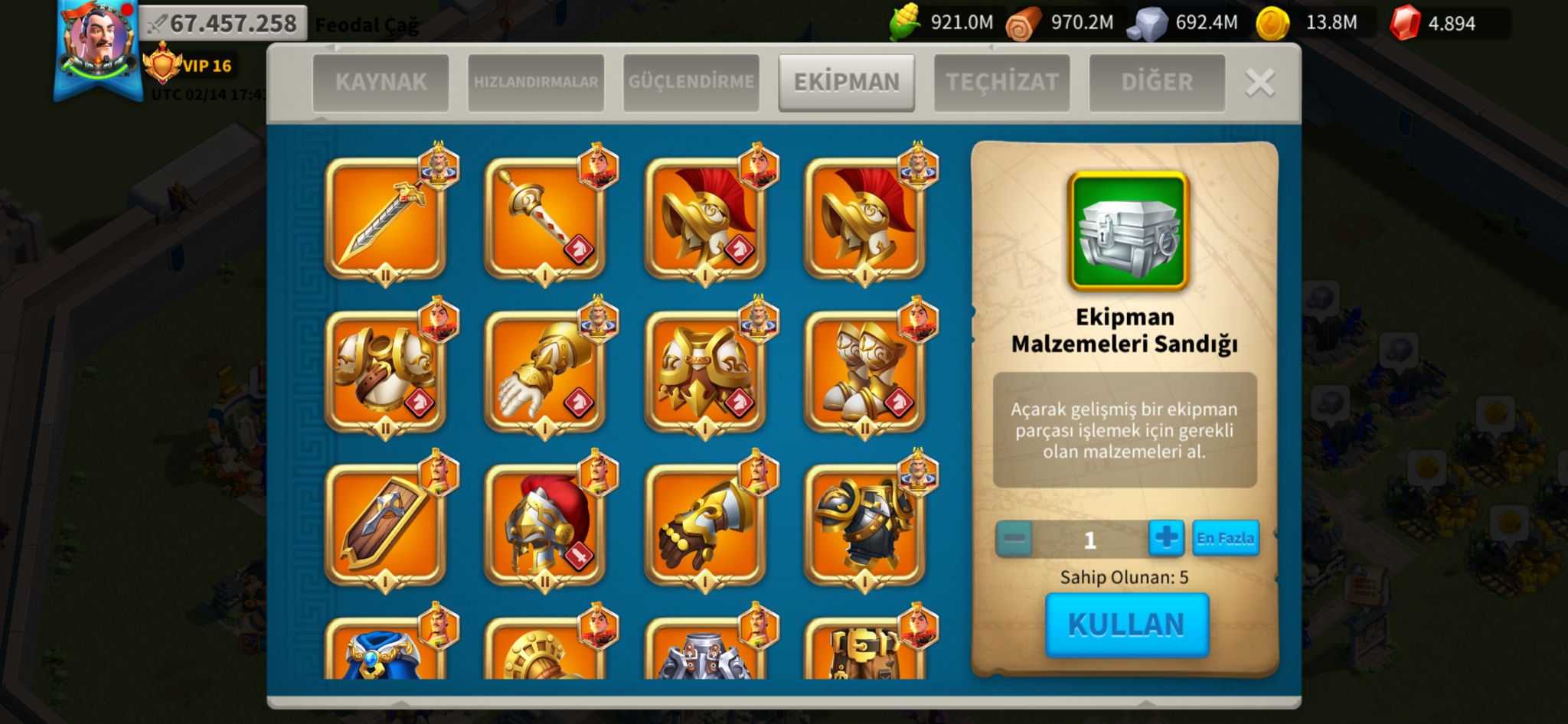Close the inventory window
Image resolution: width=1568 pixels, height=724 pixels.
[x=1259, y=83]
